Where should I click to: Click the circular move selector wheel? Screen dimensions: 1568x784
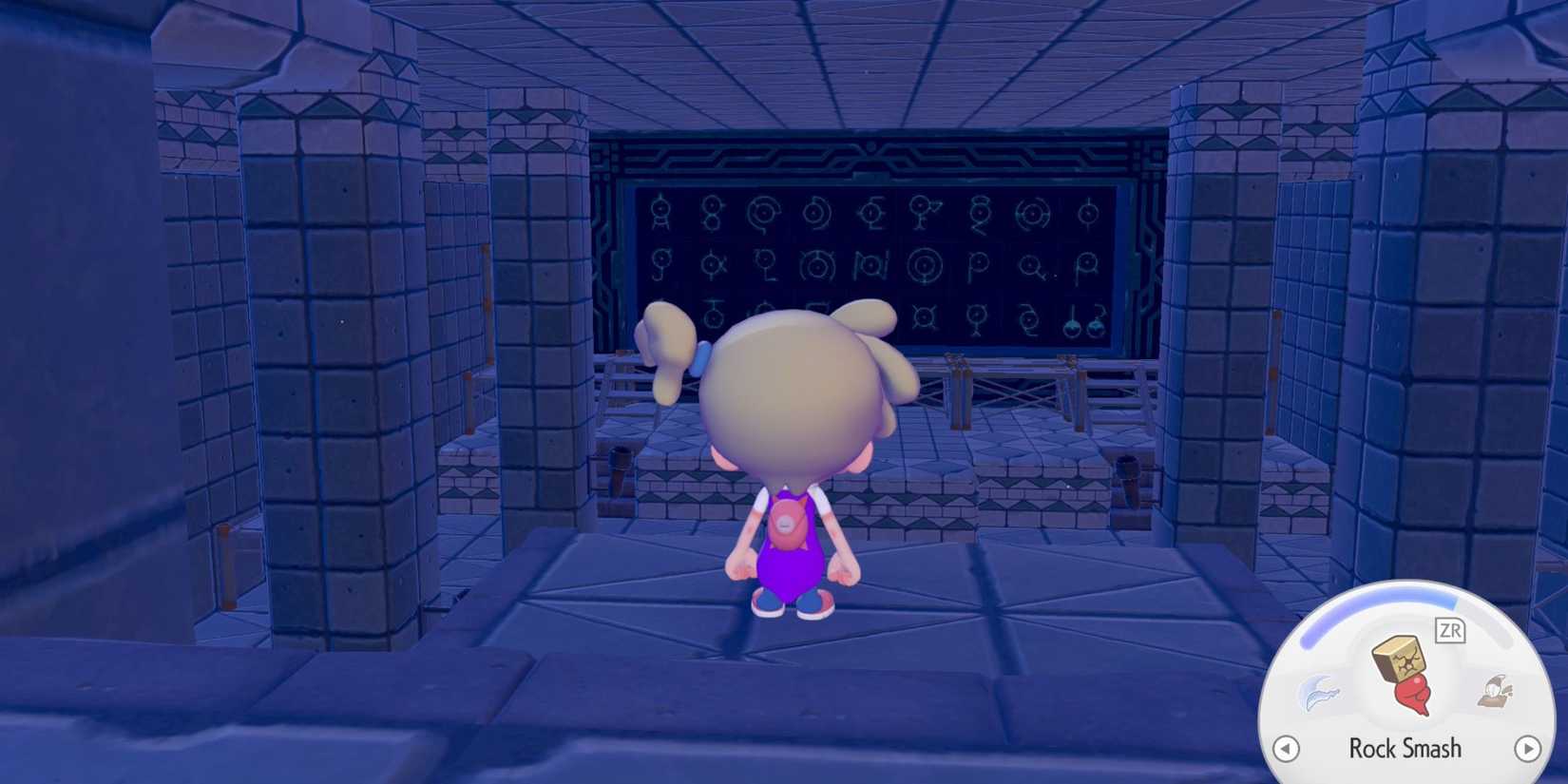[1406, 694]
